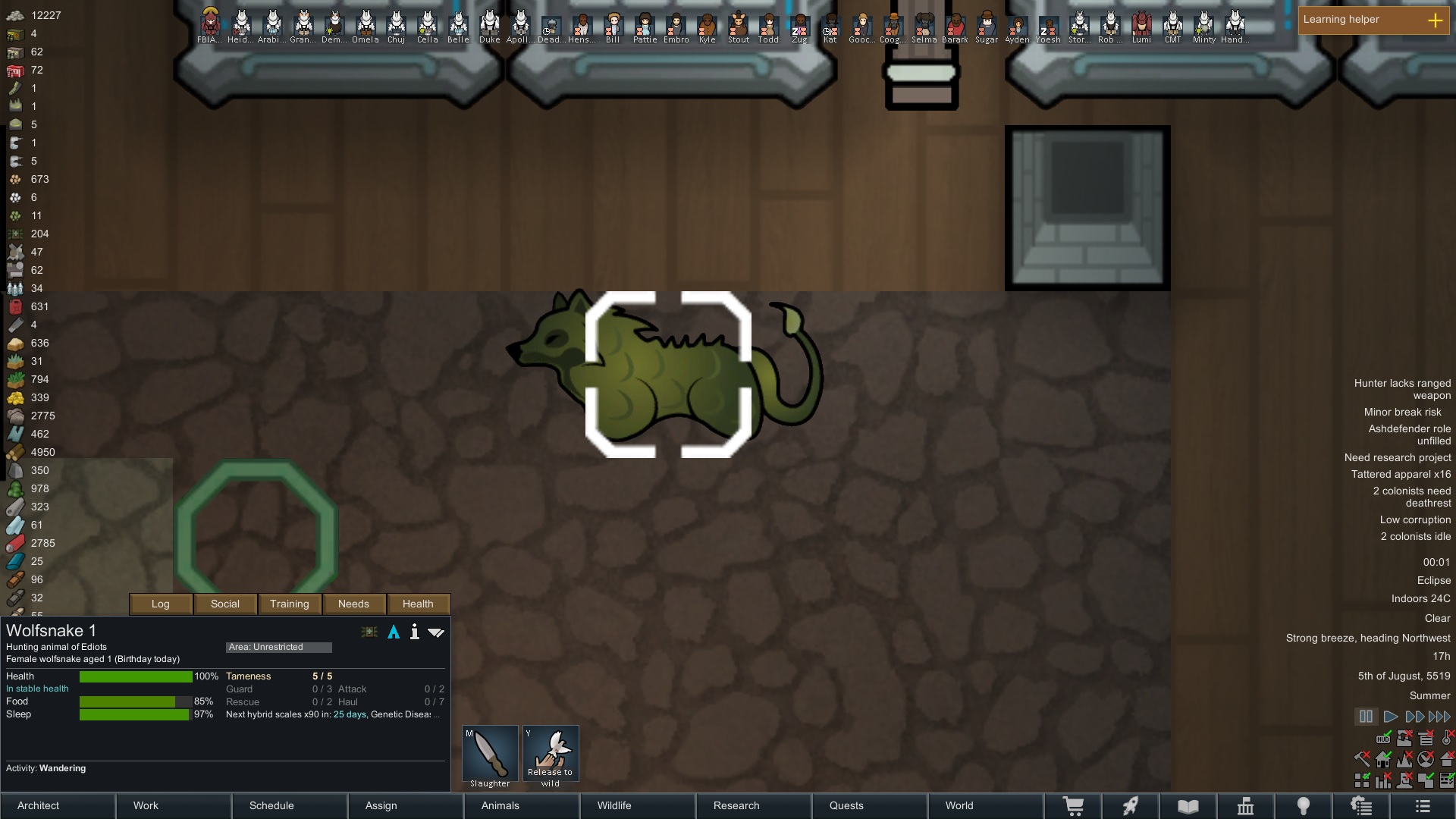Image resolution: width=1456 pixels, height=819 pixels.
Task: Toggle the home area overlay
Action: pyautogui.click(x=1382, y=759)
